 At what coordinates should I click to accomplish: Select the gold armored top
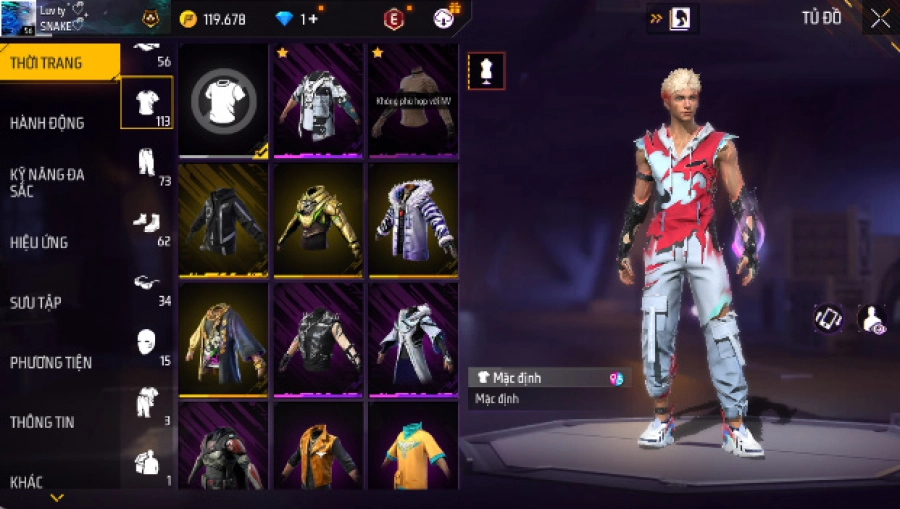(318, 220)
